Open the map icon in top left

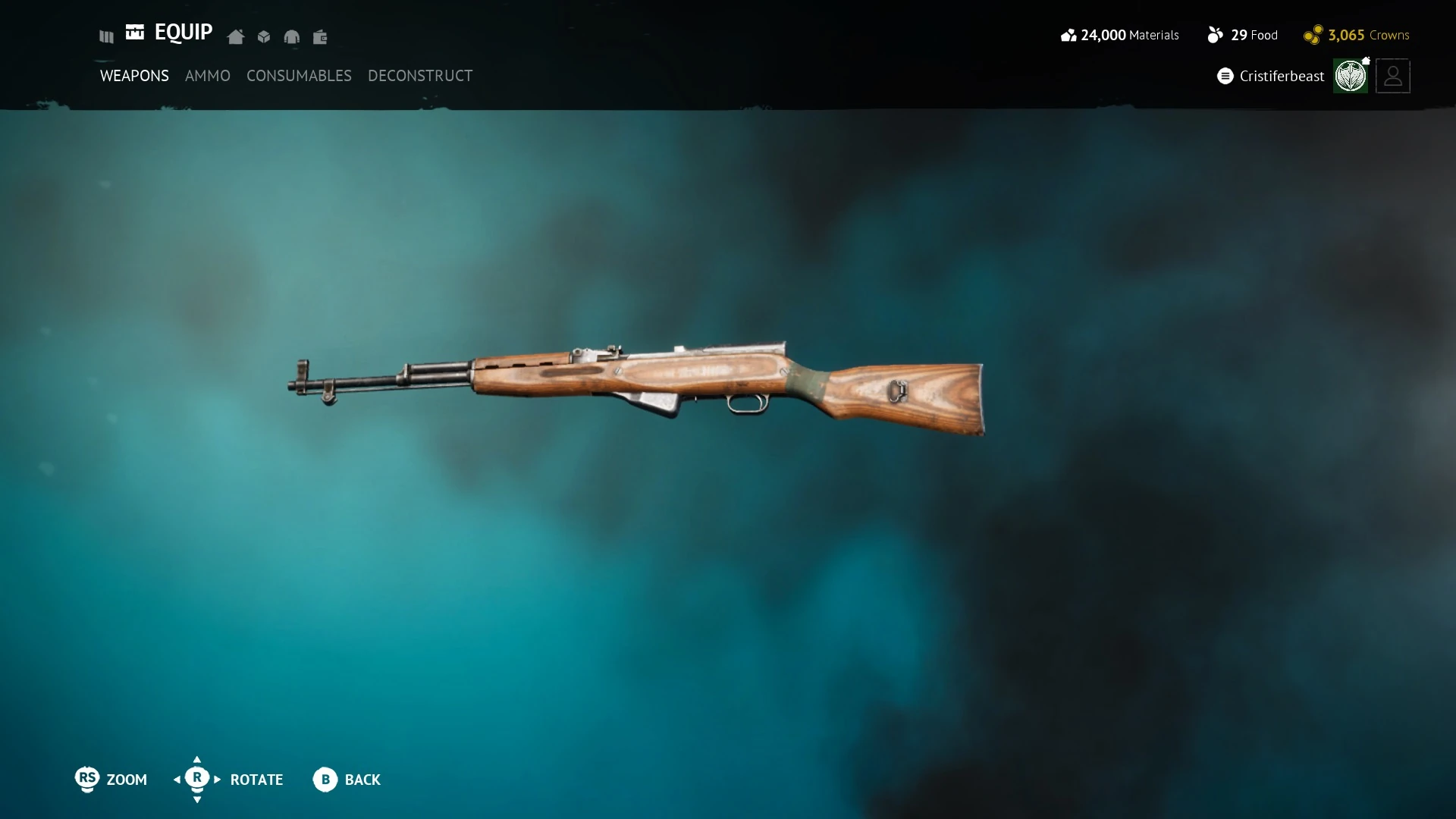[x=105, y=36]
